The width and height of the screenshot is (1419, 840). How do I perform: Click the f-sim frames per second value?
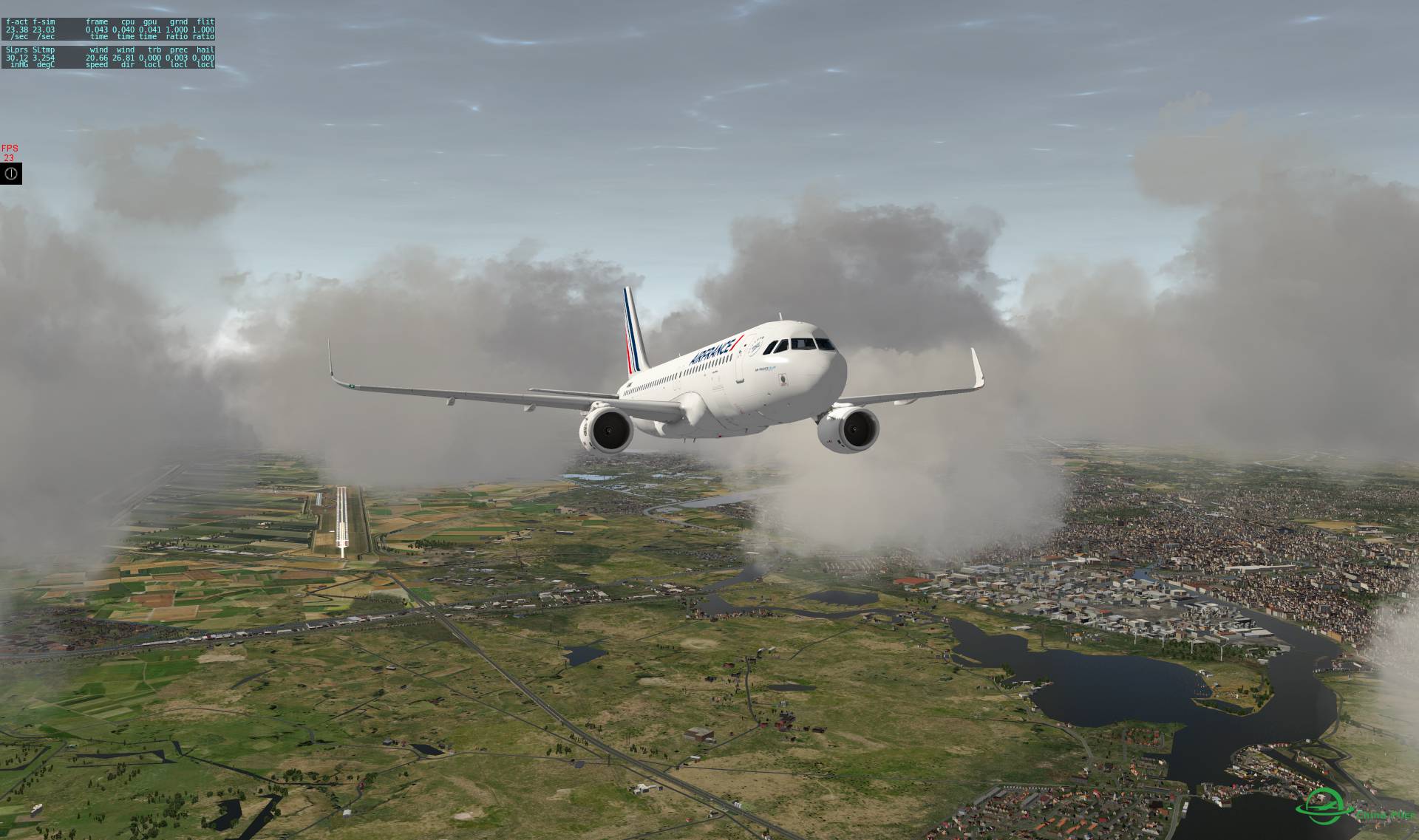click(x=44, y=30)
